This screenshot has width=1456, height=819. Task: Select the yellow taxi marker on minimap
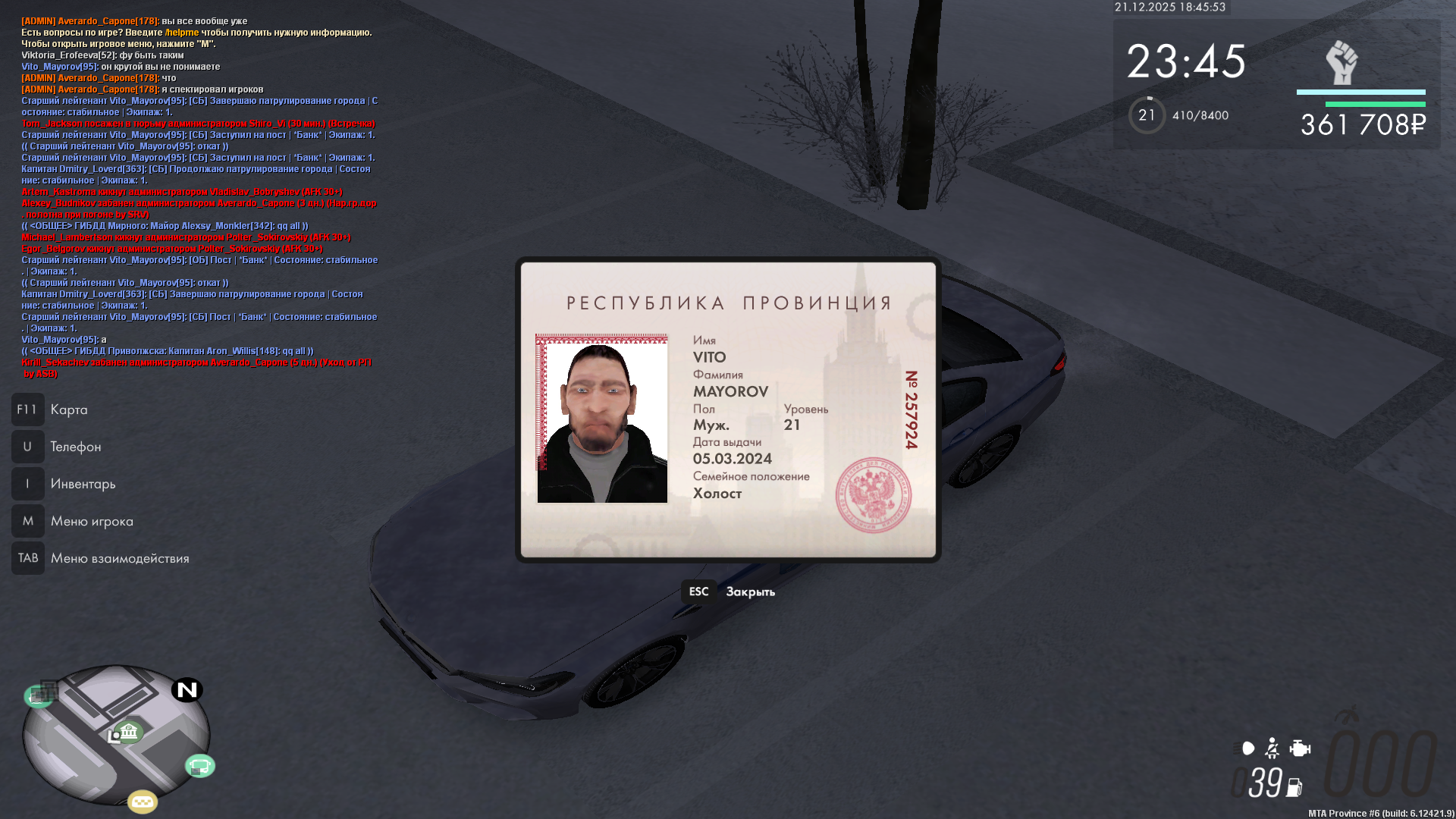[x=143, y=801]
